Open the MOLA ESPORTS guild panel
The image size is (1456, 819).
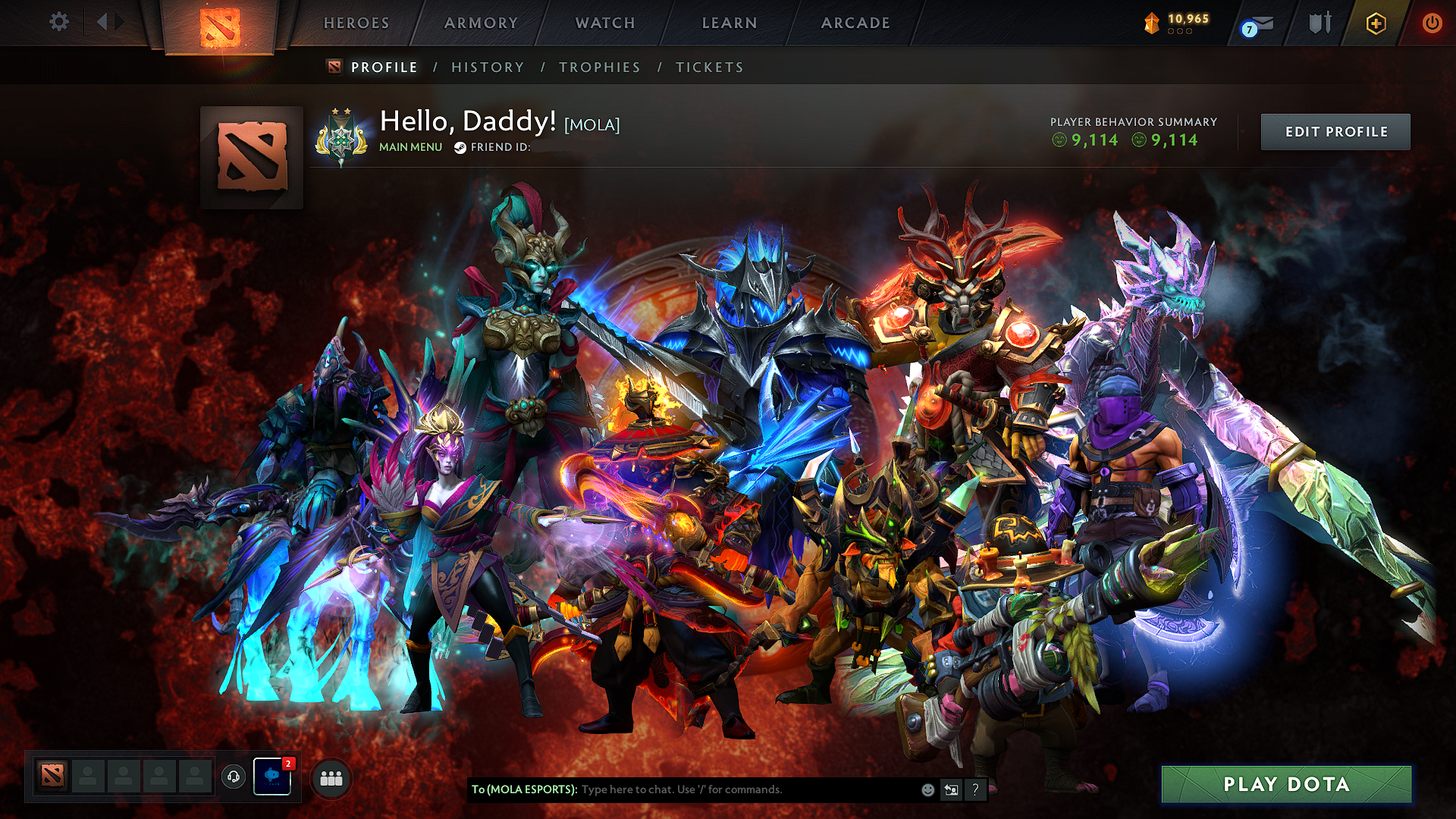(271, 776)
